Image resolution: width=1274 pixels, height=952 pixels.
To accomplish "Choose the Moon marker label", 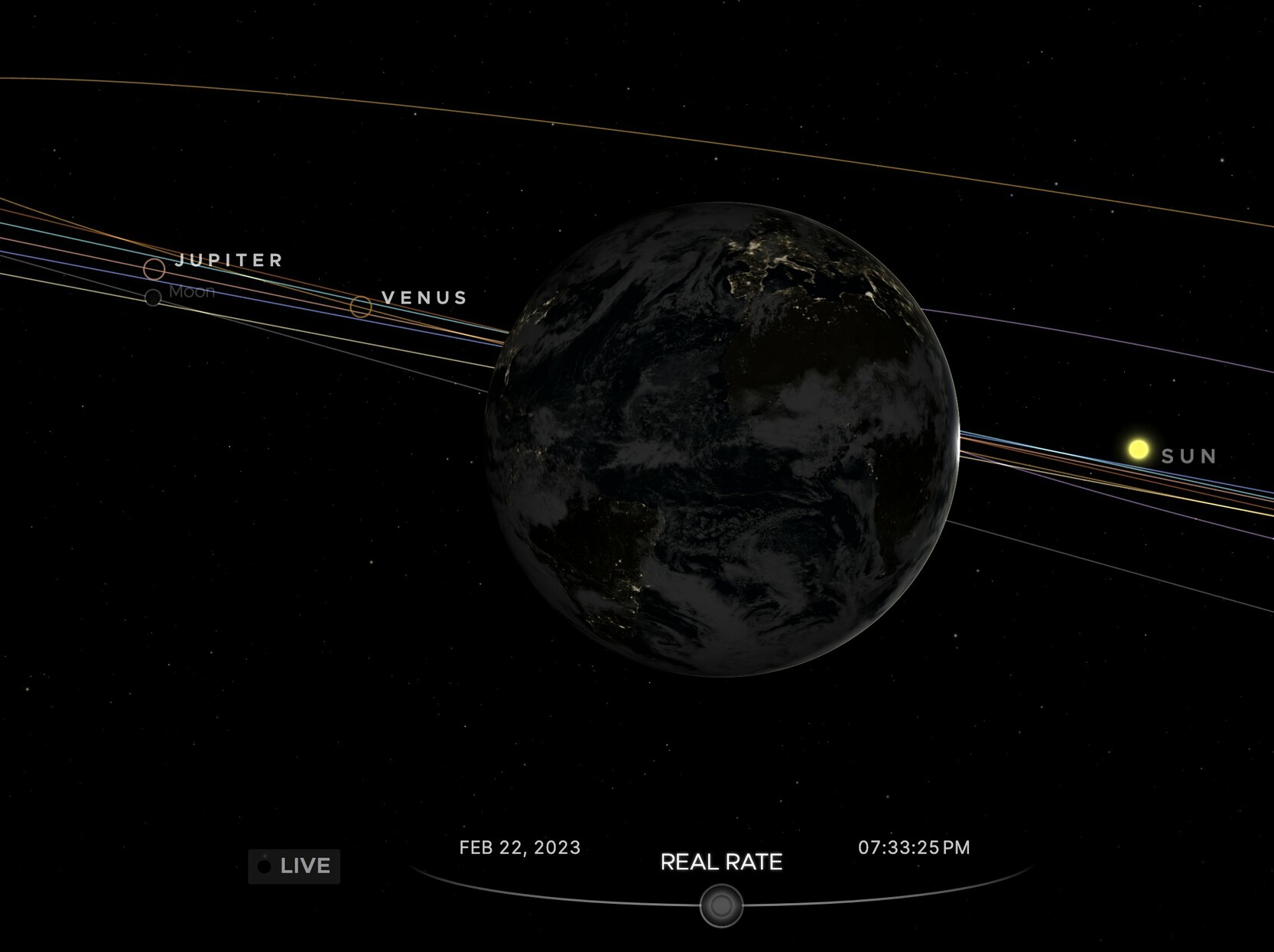I will pyautogui.click(x=192, y=291).
